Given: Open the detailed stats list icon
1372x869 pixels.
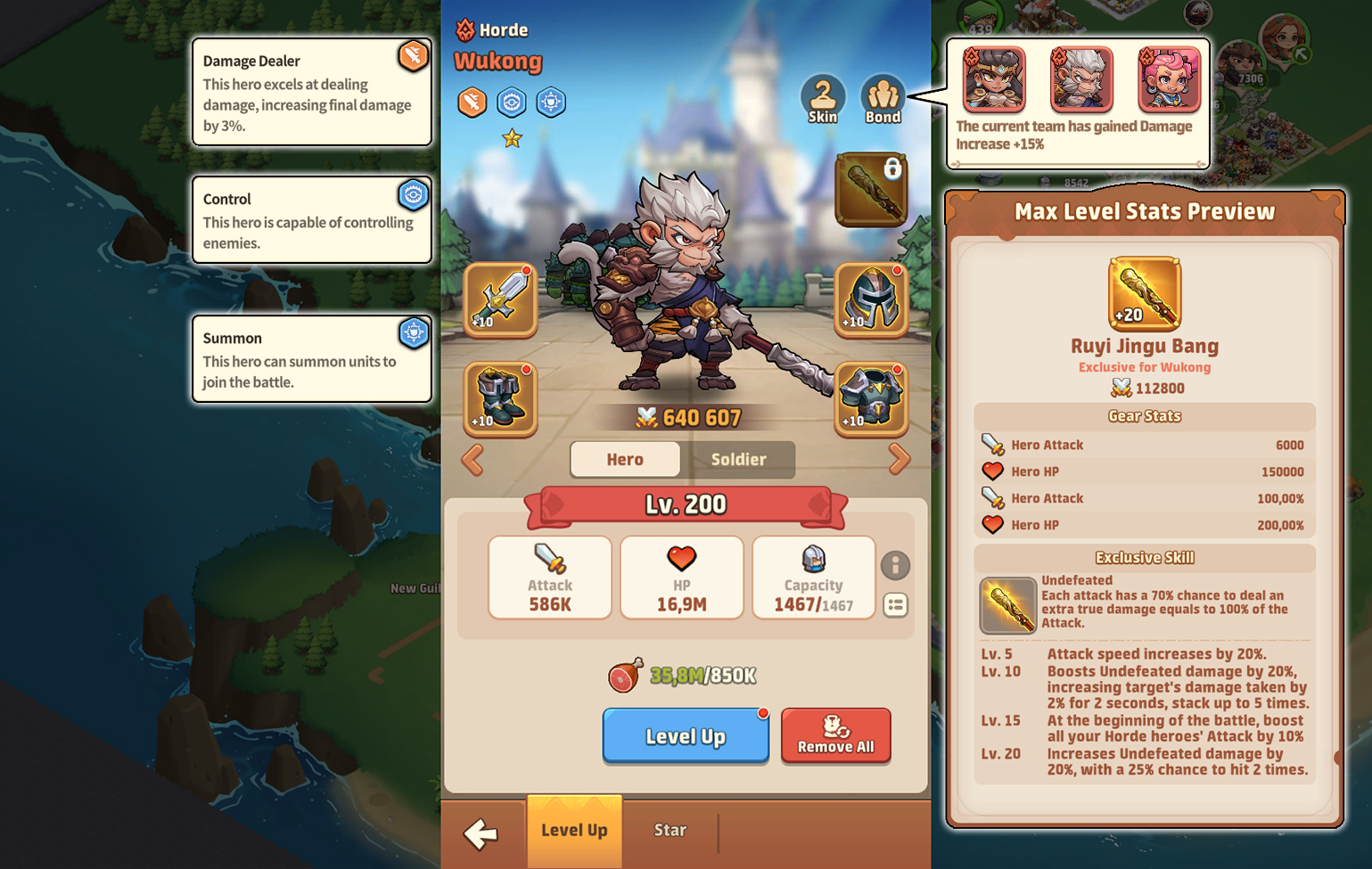Looking at the screenshot, I should tap(896, 606).
